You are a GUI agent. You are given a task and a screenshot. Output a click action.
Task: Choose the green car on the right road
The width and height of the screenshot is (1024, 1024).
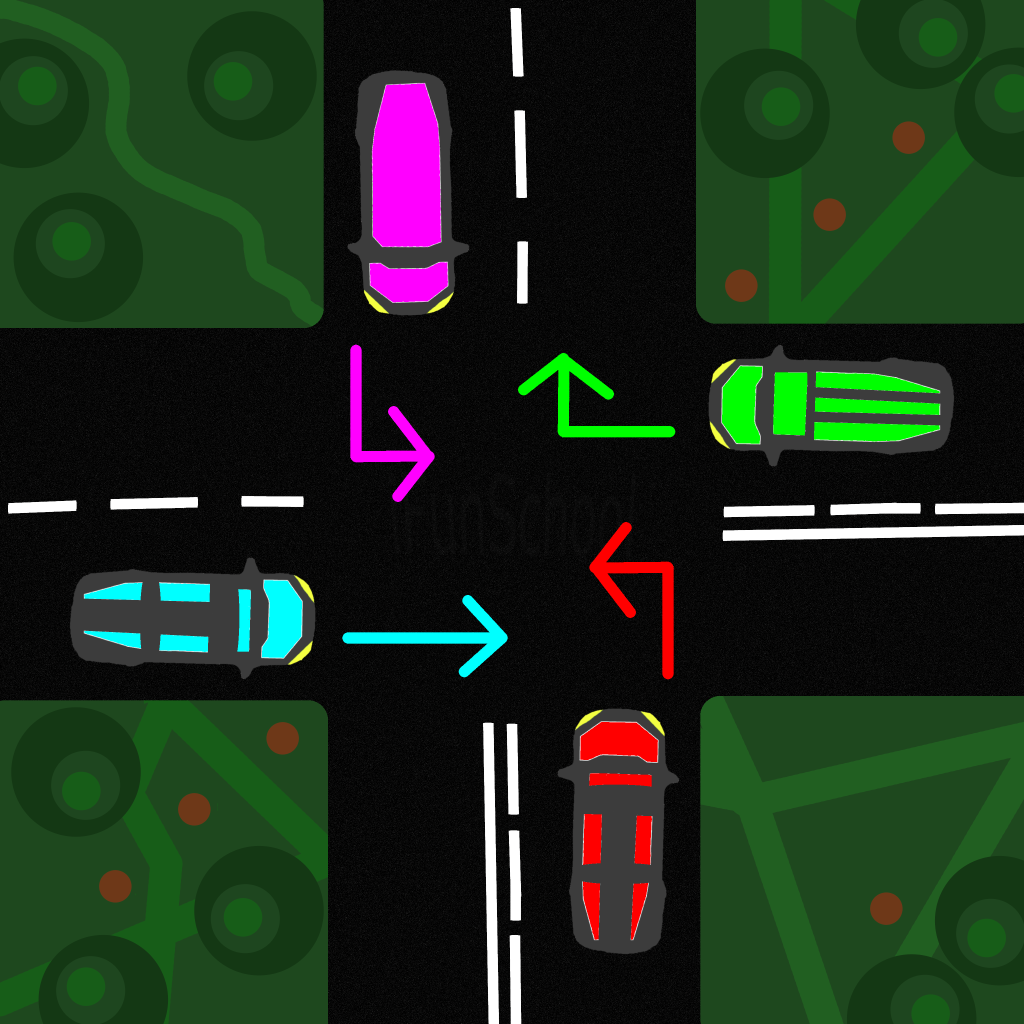click(x=830, y=406)
